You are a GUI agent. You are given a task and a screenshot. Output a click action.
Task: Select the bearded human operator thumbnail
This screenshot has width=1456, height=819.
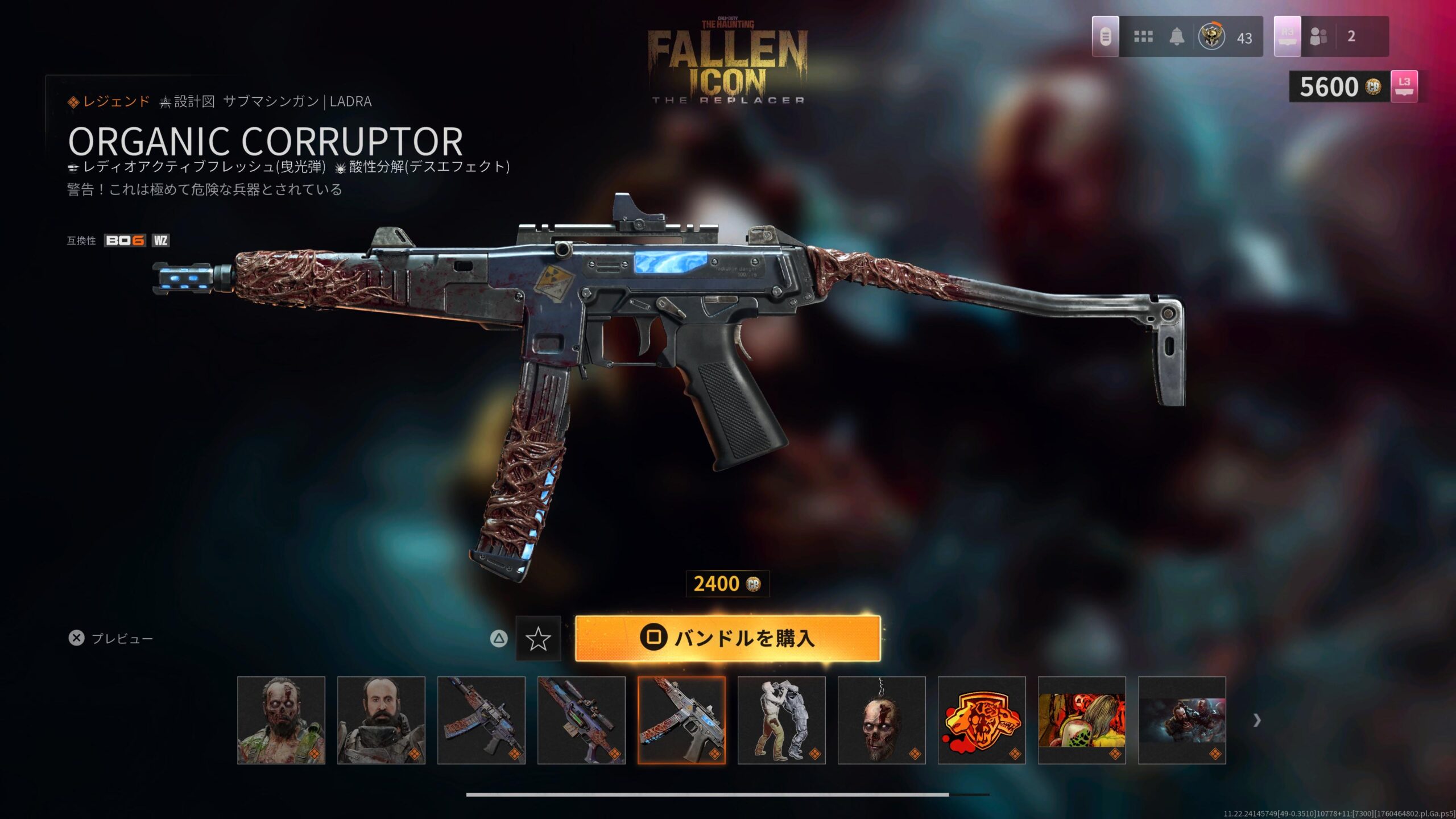point(381,720)
